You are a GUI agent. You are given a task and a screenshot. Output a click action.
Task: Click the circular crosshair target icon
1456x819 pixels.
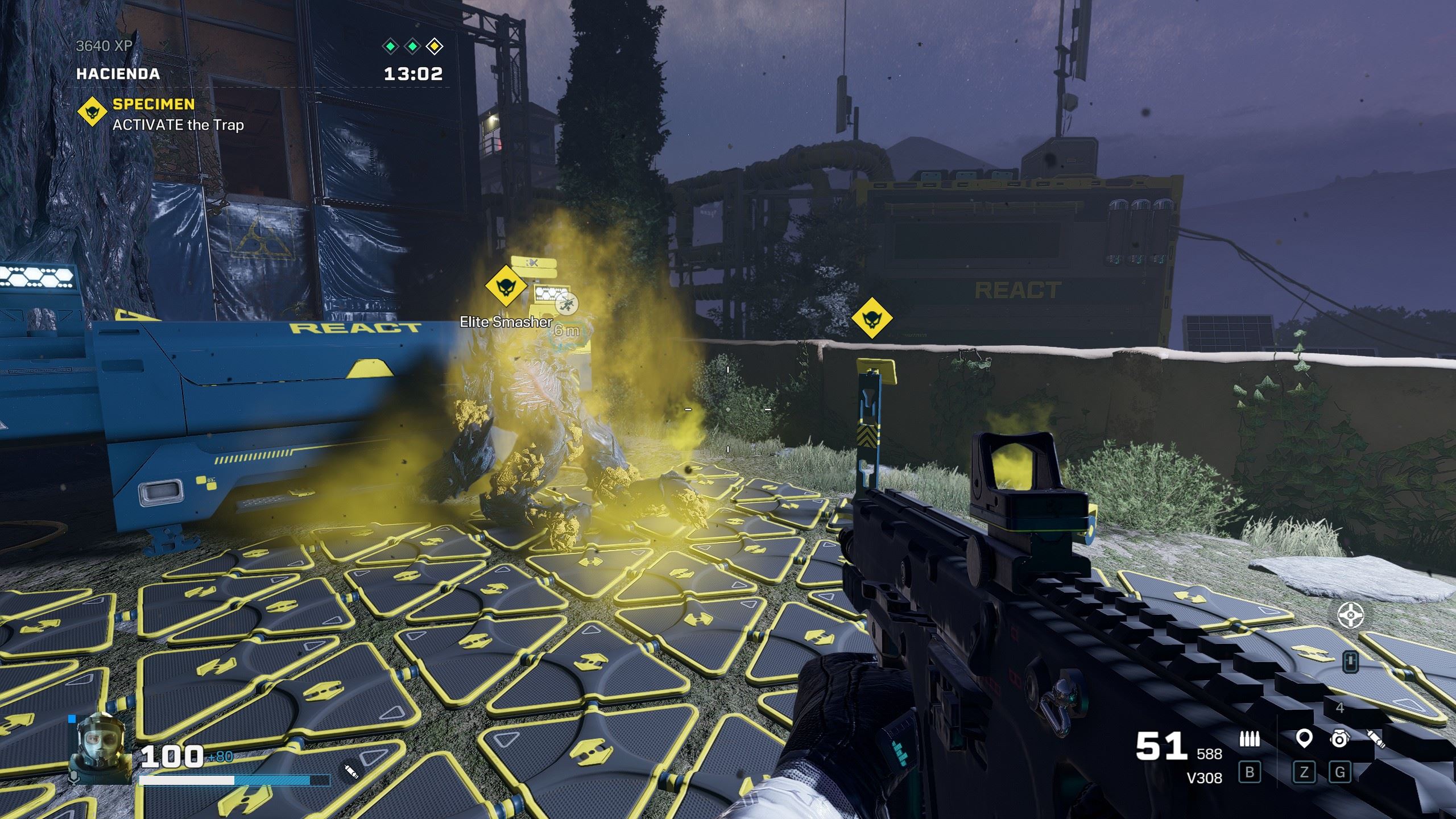pyautogui.click(x=1350, y=615)
